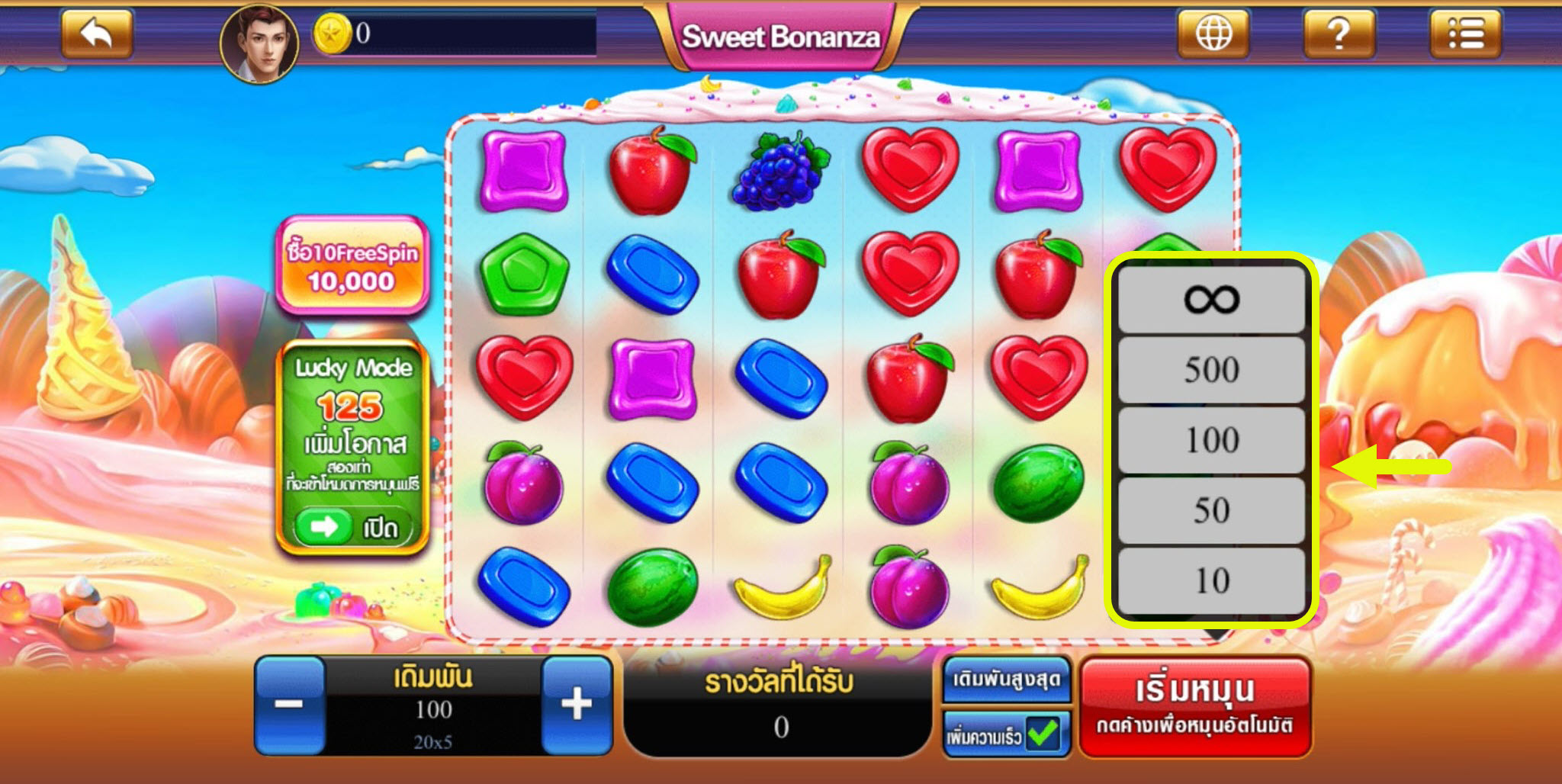Decrease the bet with minus button
Screen dimensions: 1562x784
(290, 704)
